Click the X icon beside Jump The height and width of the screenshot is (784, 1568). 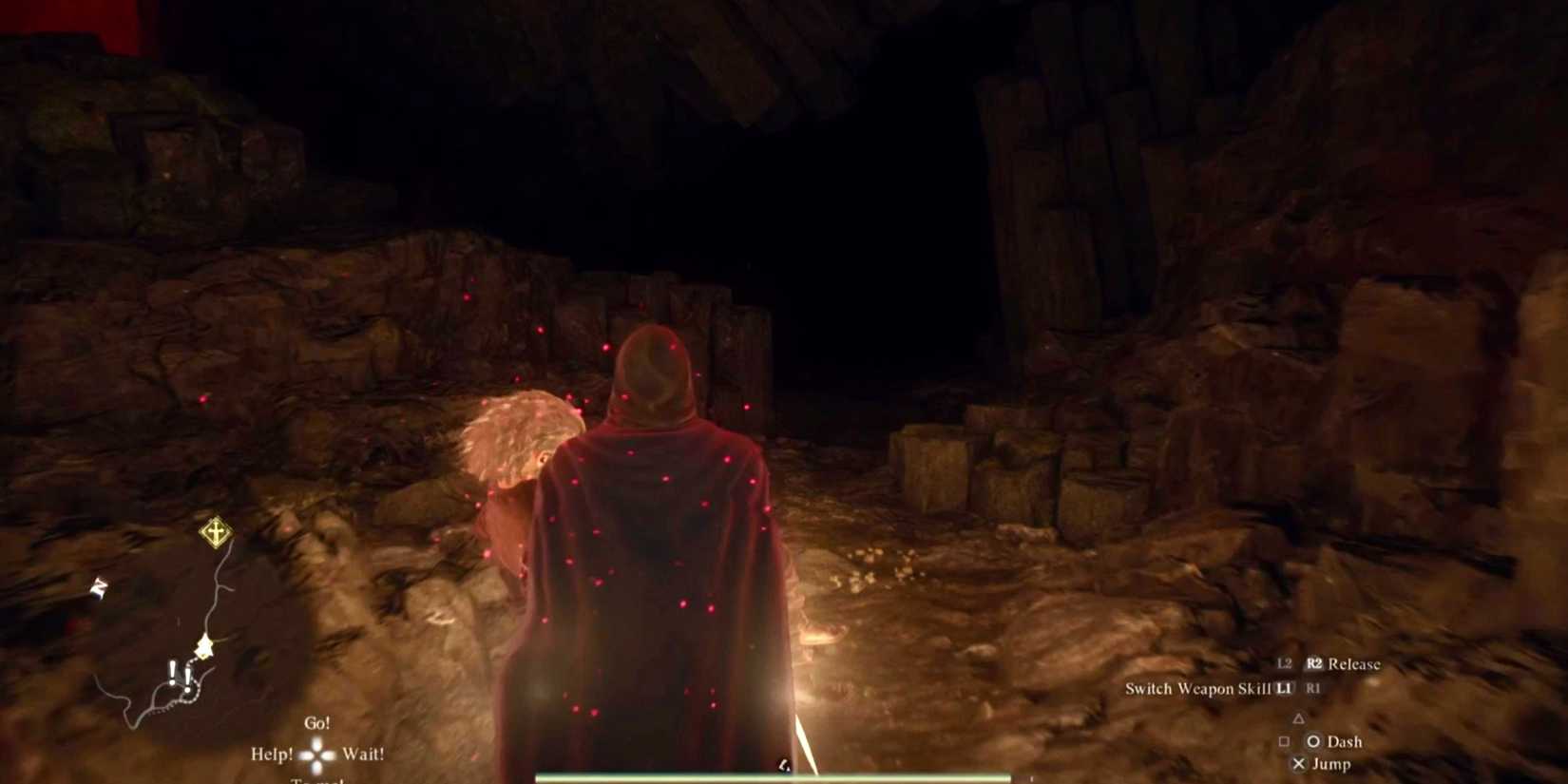pyautogui.click(x=1300, y=764)
